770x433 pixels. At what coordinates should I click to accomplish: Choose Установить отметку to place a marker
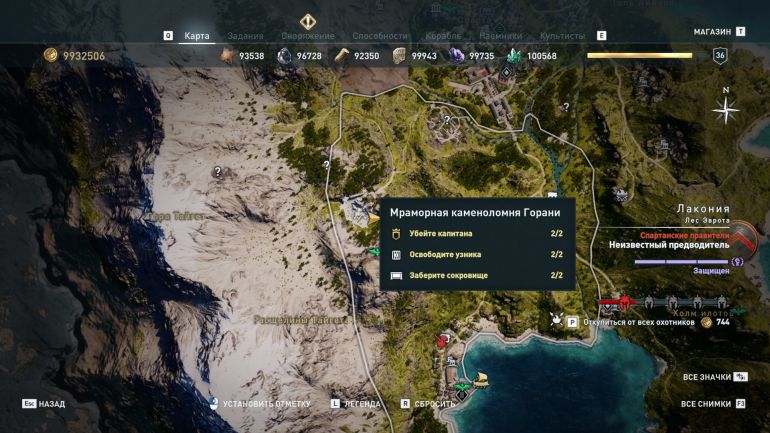[264, 404]
